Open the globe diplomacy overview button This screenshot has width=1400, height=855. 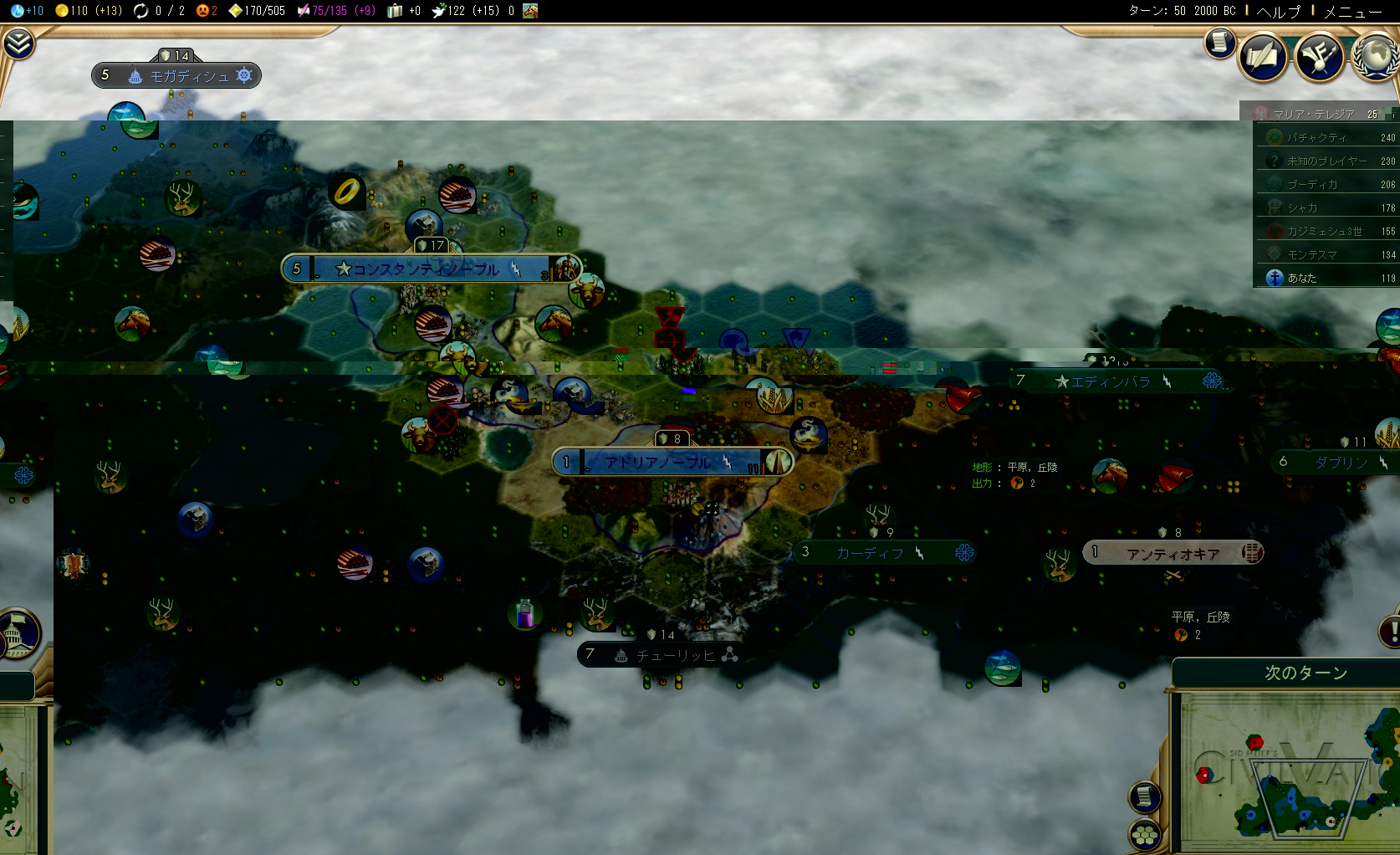click(1375, 55)
